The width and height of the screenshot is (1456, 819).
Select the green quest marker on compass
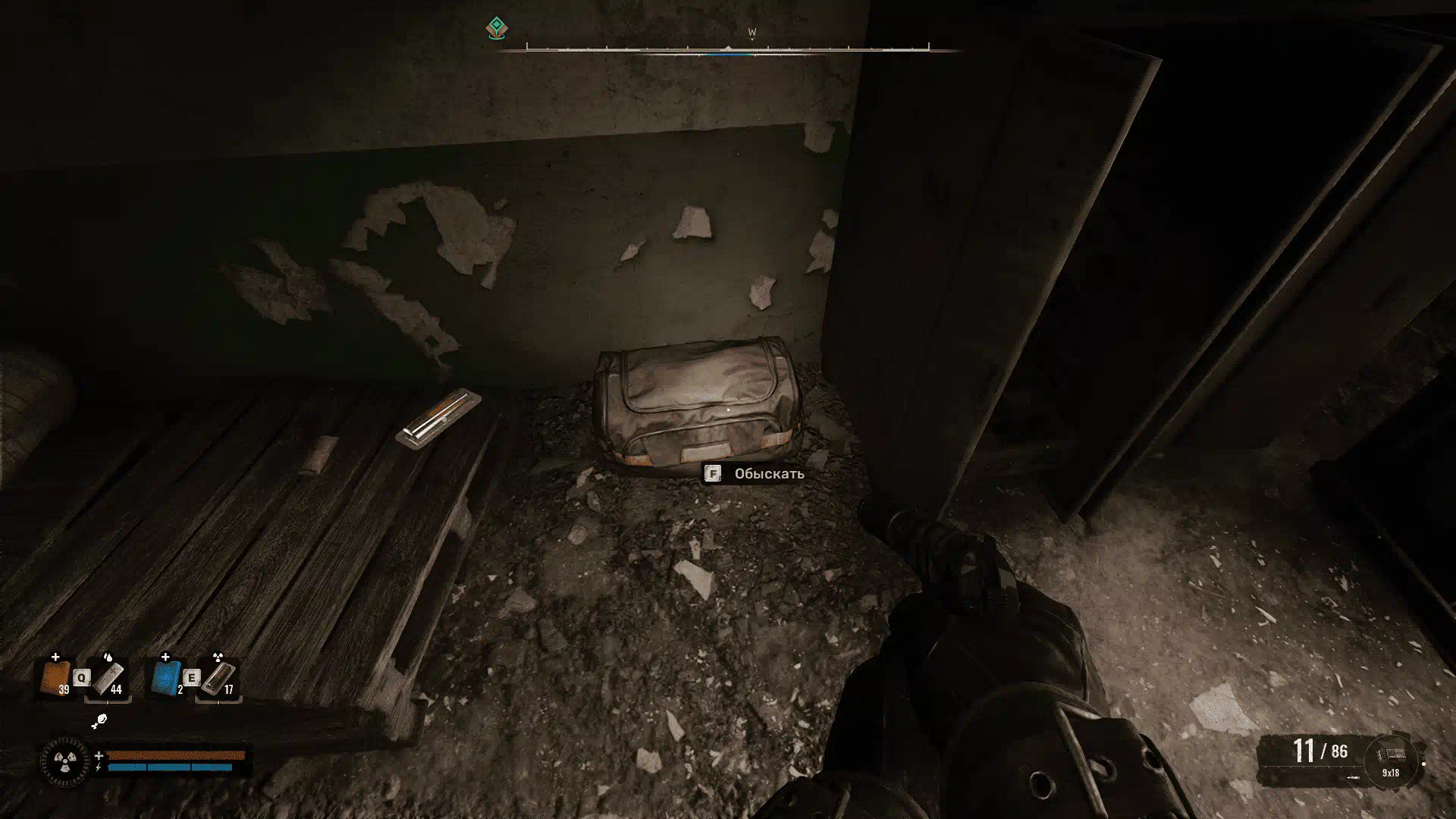(x=496, y=29)
